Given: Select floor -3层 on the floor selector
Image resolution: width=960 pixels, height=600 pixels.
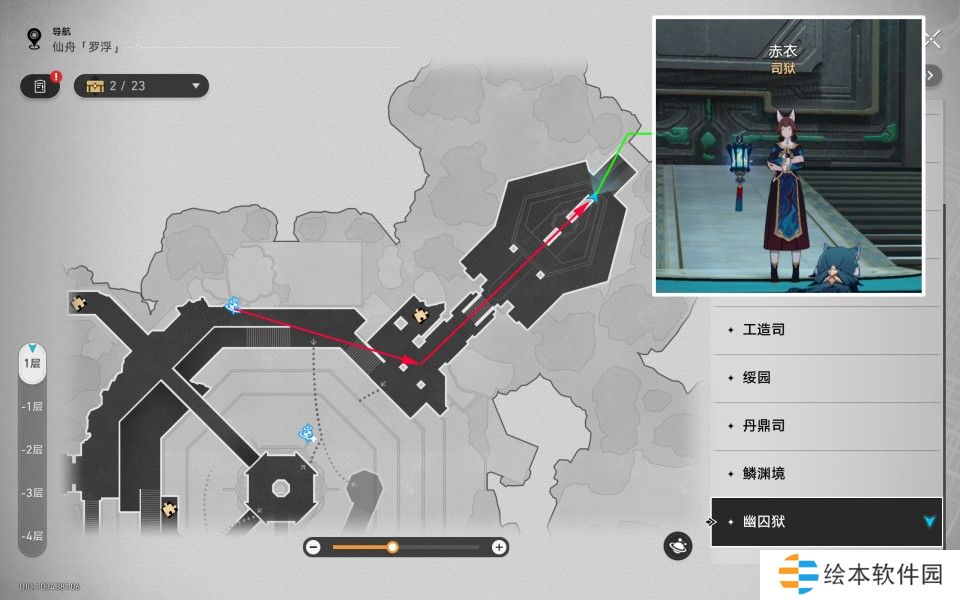Looking at the screenshot, I should click(33, 493).
